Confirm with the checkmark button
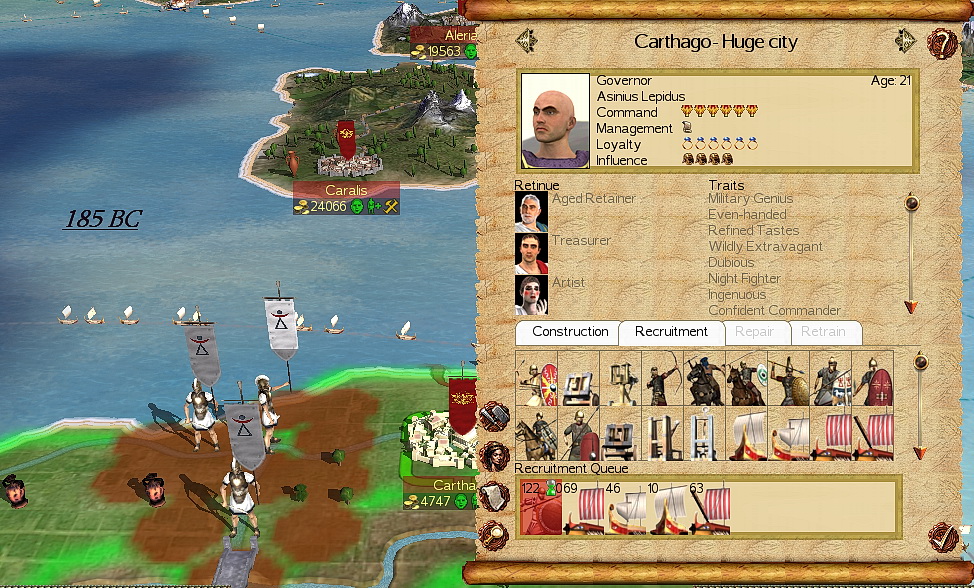Screen dimensions: 974x588 point(941,537)
